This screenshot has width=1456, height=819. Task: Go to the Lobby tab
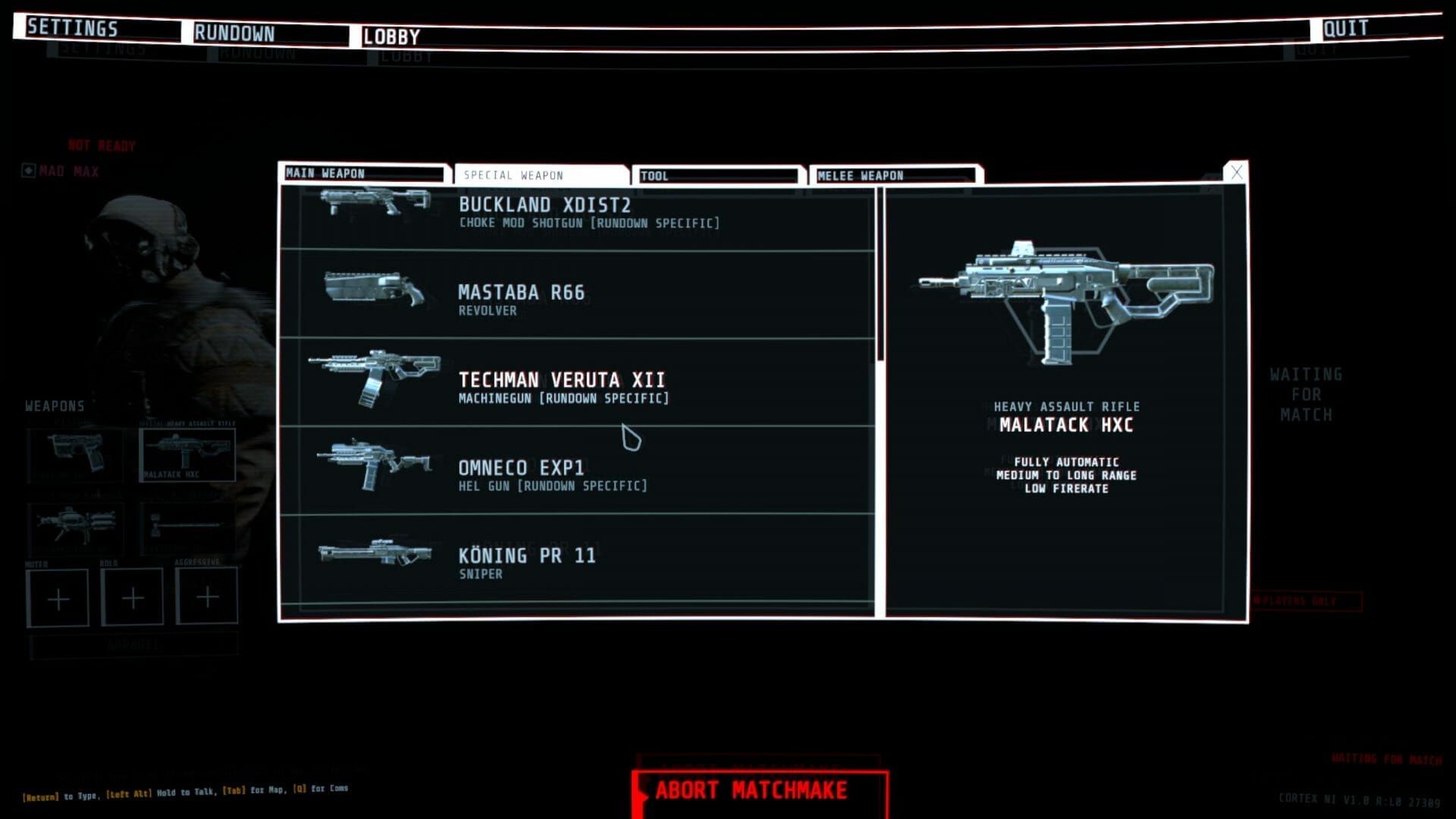pyautogui.click(x=391, y=36)
